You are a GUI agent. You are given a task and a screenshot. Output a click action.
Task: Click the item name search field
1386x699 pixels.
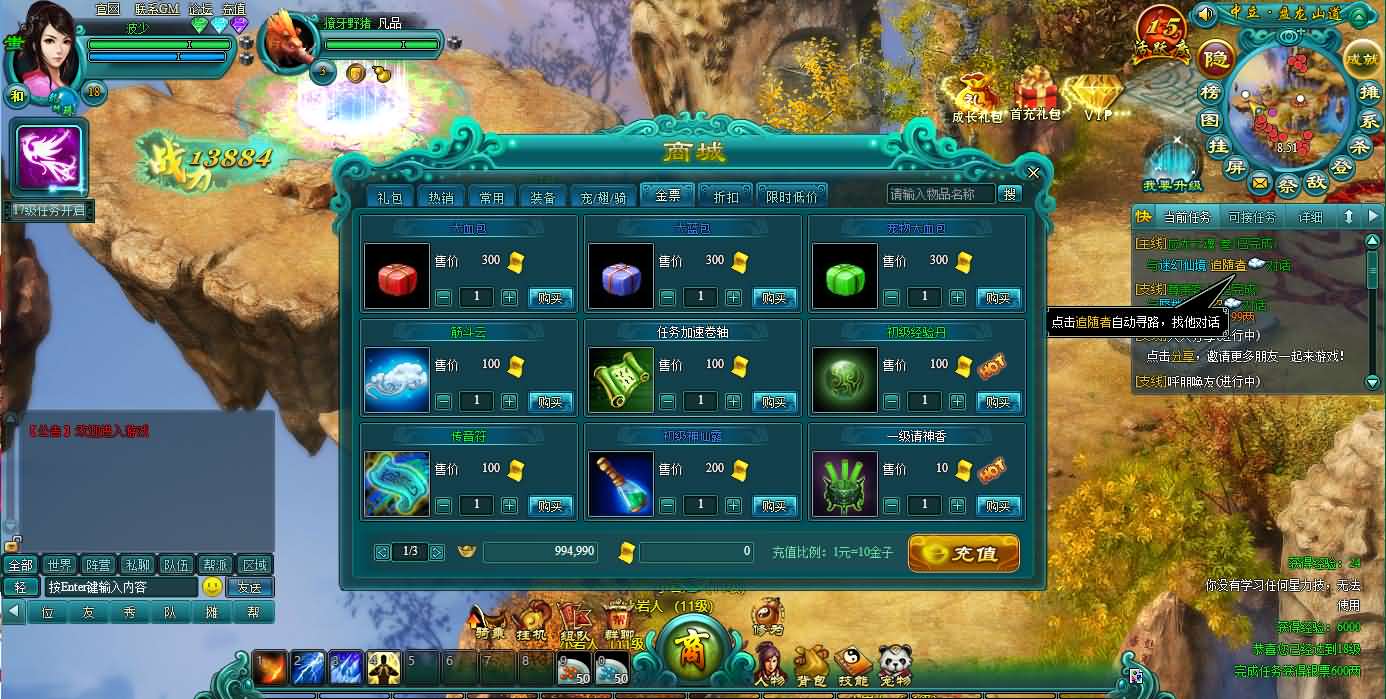(940, 194)
